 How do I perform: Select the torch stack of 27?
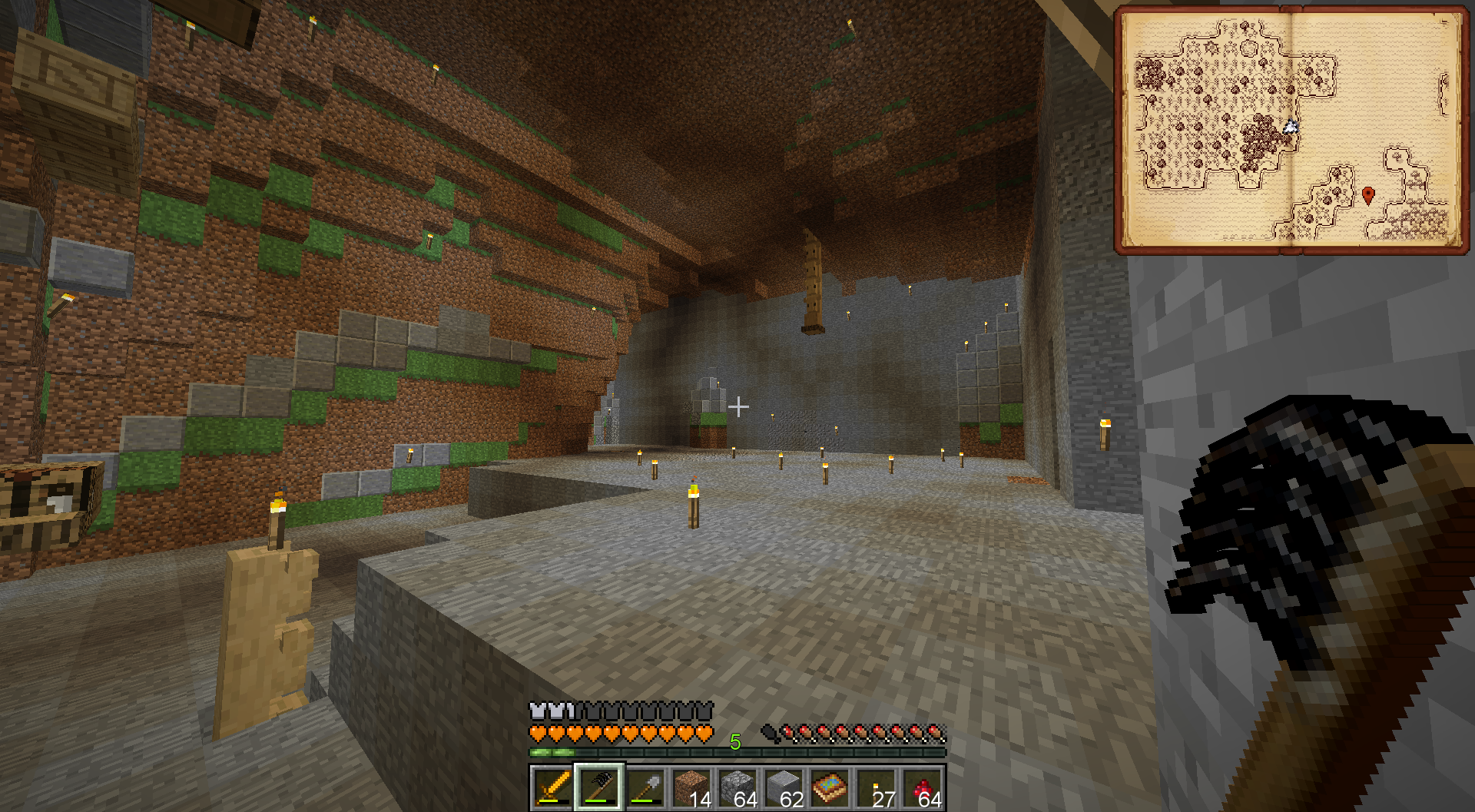pyautogui.click(x=876, y=787)
